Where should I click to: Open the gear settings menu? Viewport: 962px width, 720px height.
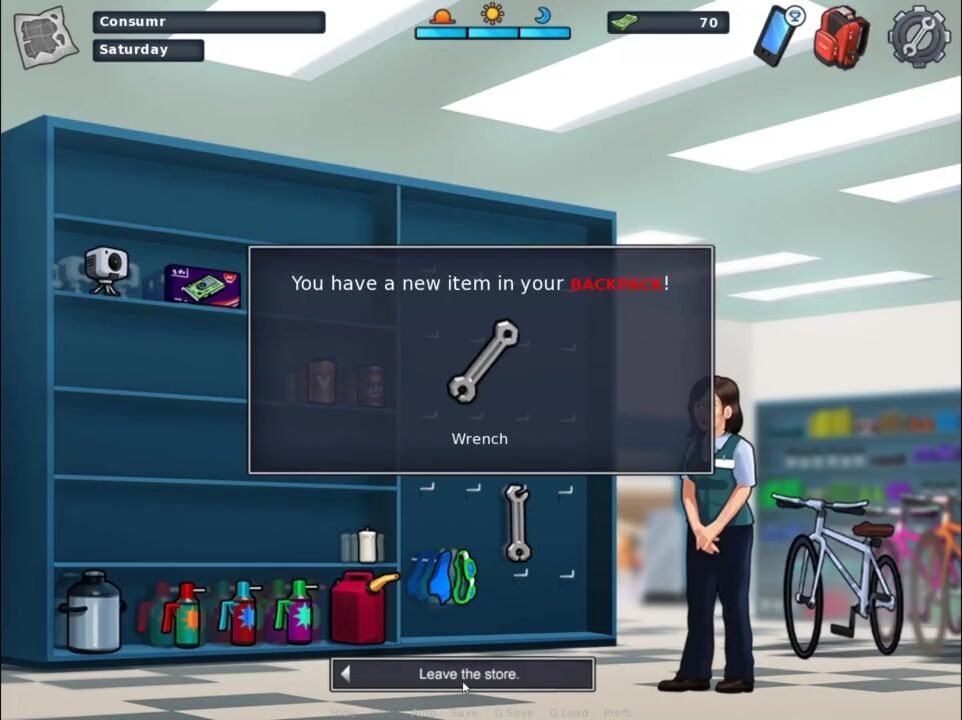(x=918, y=37)
